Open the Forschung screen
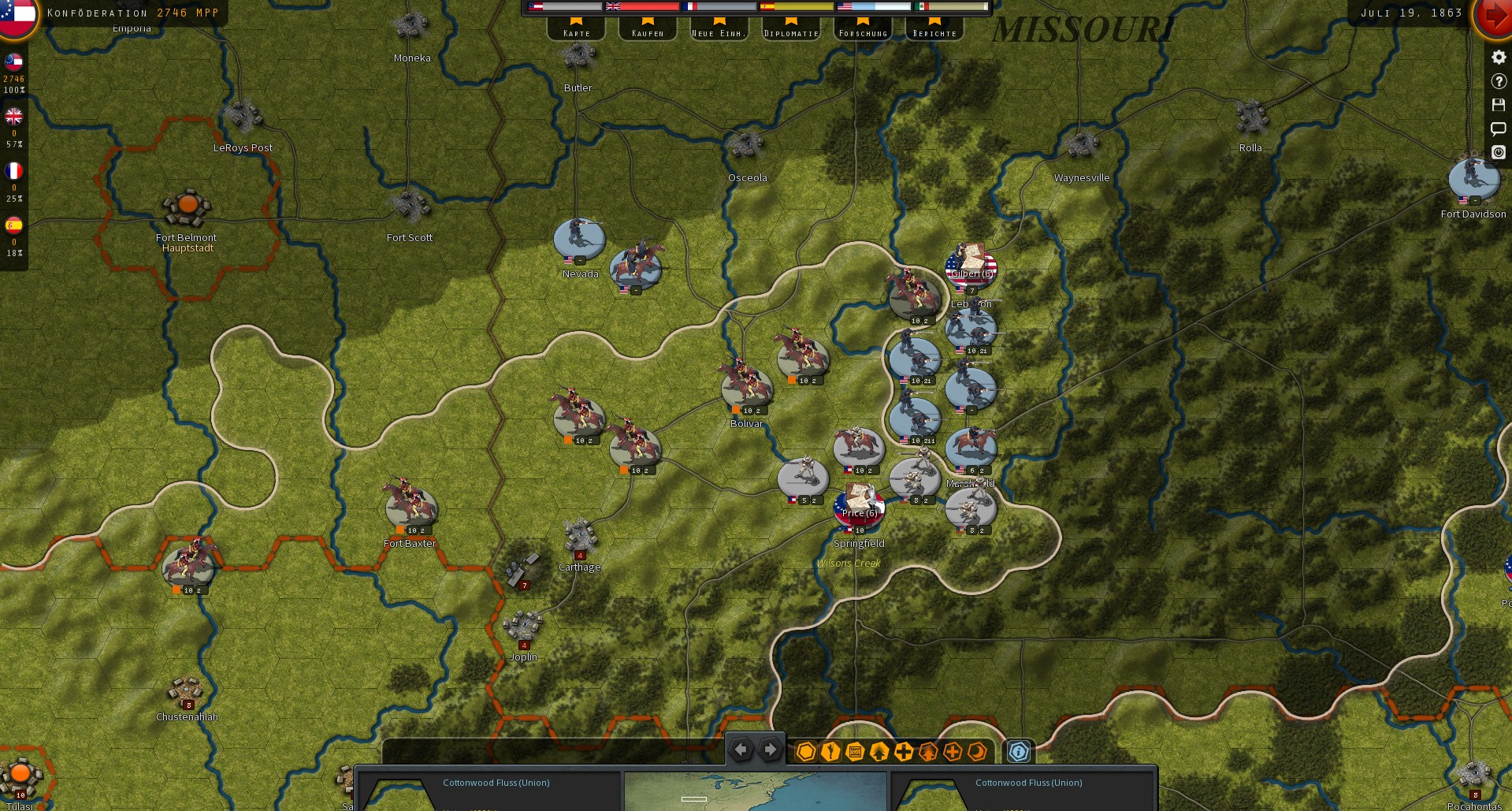The height and width of the screenshot is (811, 1512). (x=863, y=32)
